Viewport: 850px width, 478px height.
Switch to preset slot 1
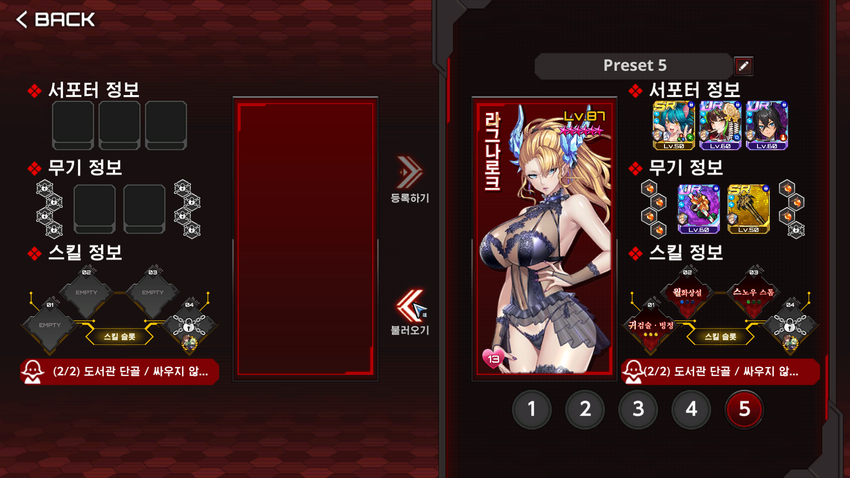[x=533, y=408]
